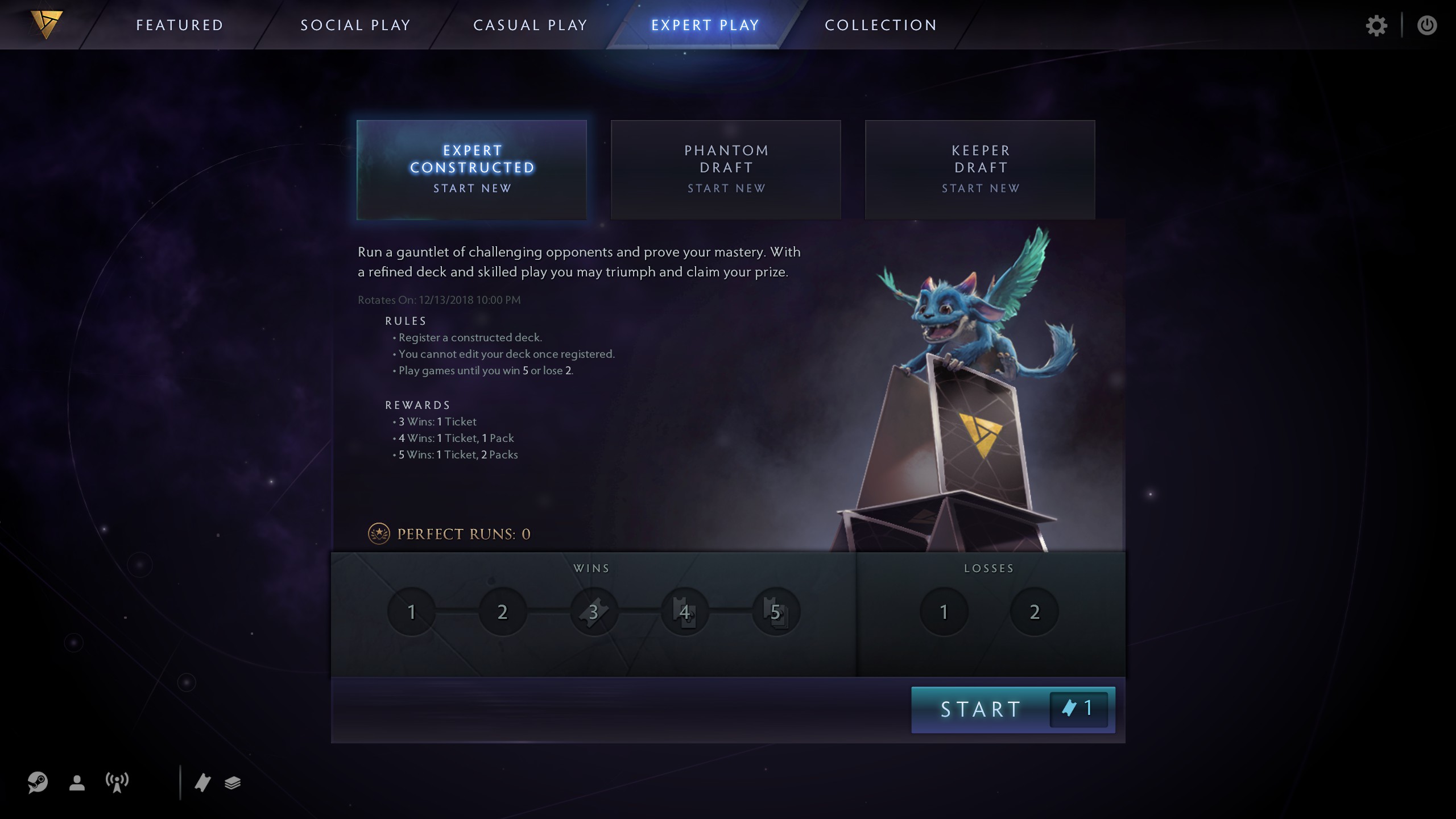Open the card packs icon
Viewport: 1456px width, 819px height.
pyautogui.click(x=232, y=783)
